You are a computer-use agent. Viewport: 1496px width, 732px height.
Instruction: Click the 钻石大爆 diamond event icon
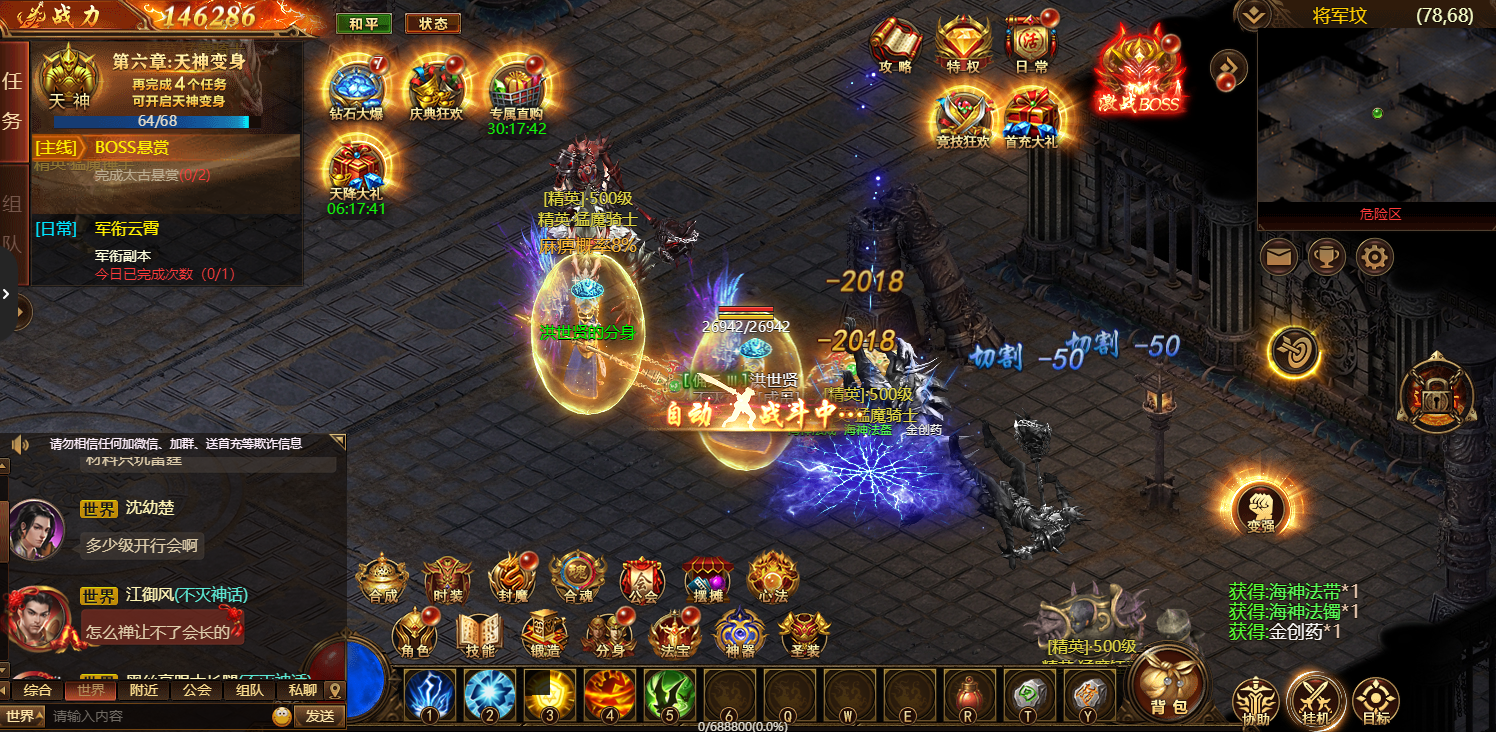(x=357, y=87)
